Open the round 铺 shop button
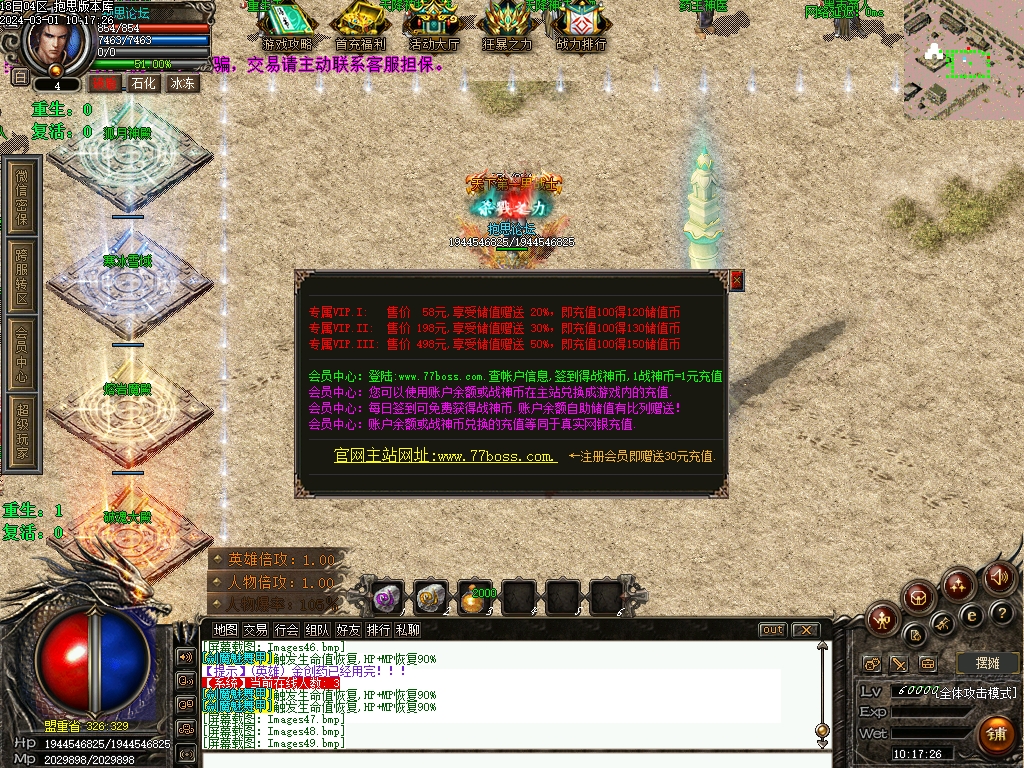The width and height of the screenshot is (1024, 768). click(x=995, y=734)
